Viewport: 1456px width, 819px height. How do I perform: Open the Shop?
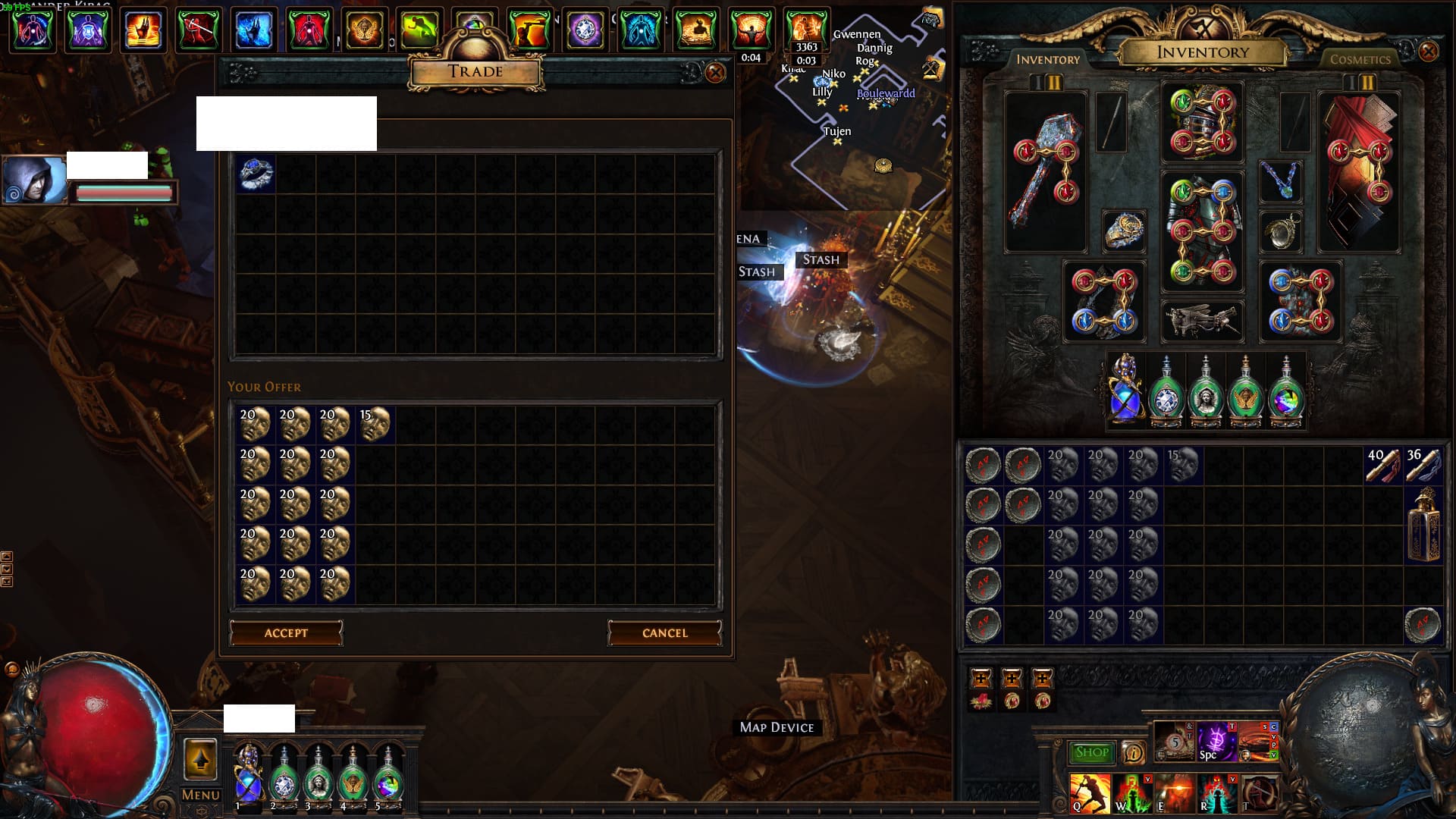point(1091,752)
